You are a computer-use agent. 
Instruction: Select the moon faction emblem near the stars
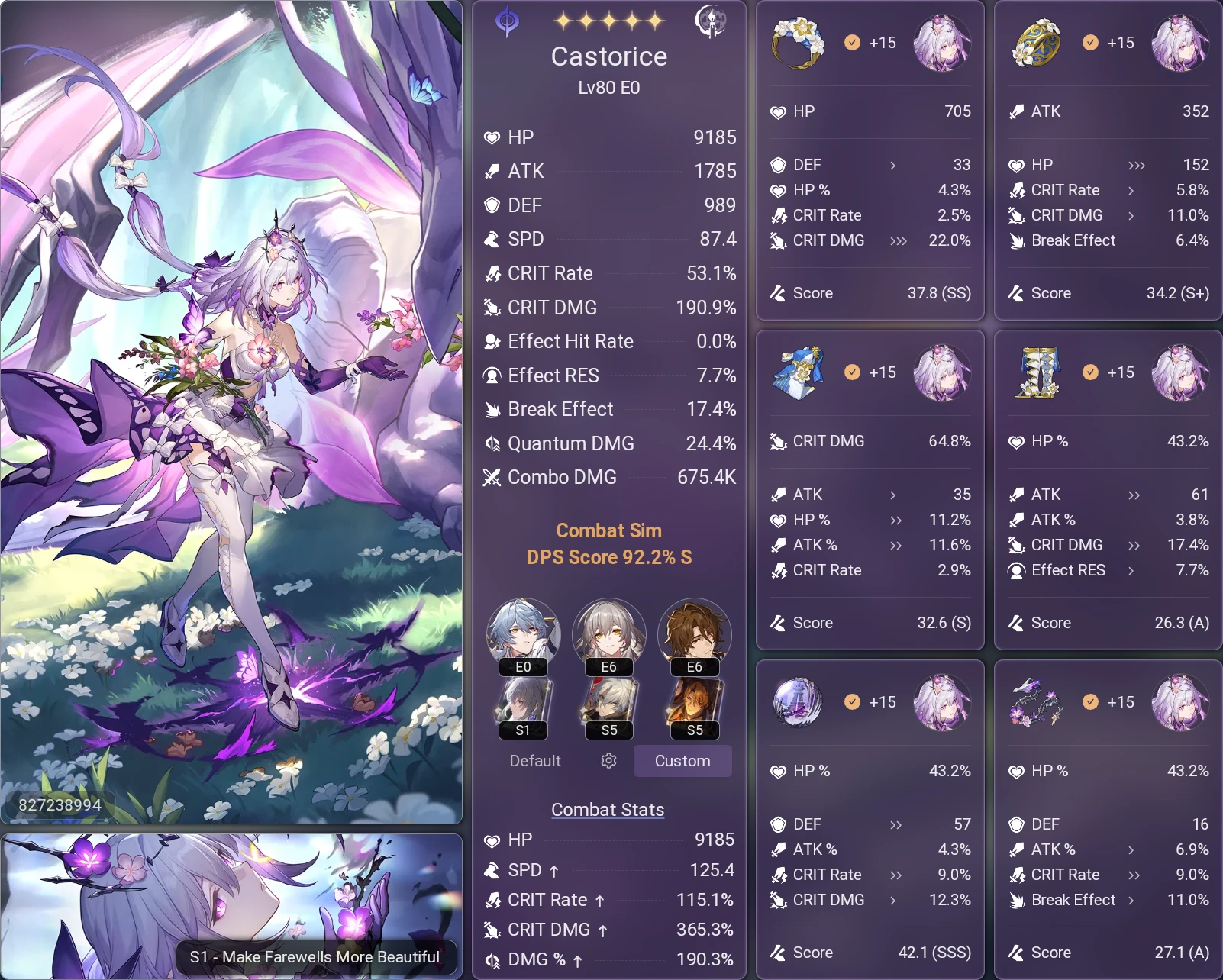coord(712,21)
